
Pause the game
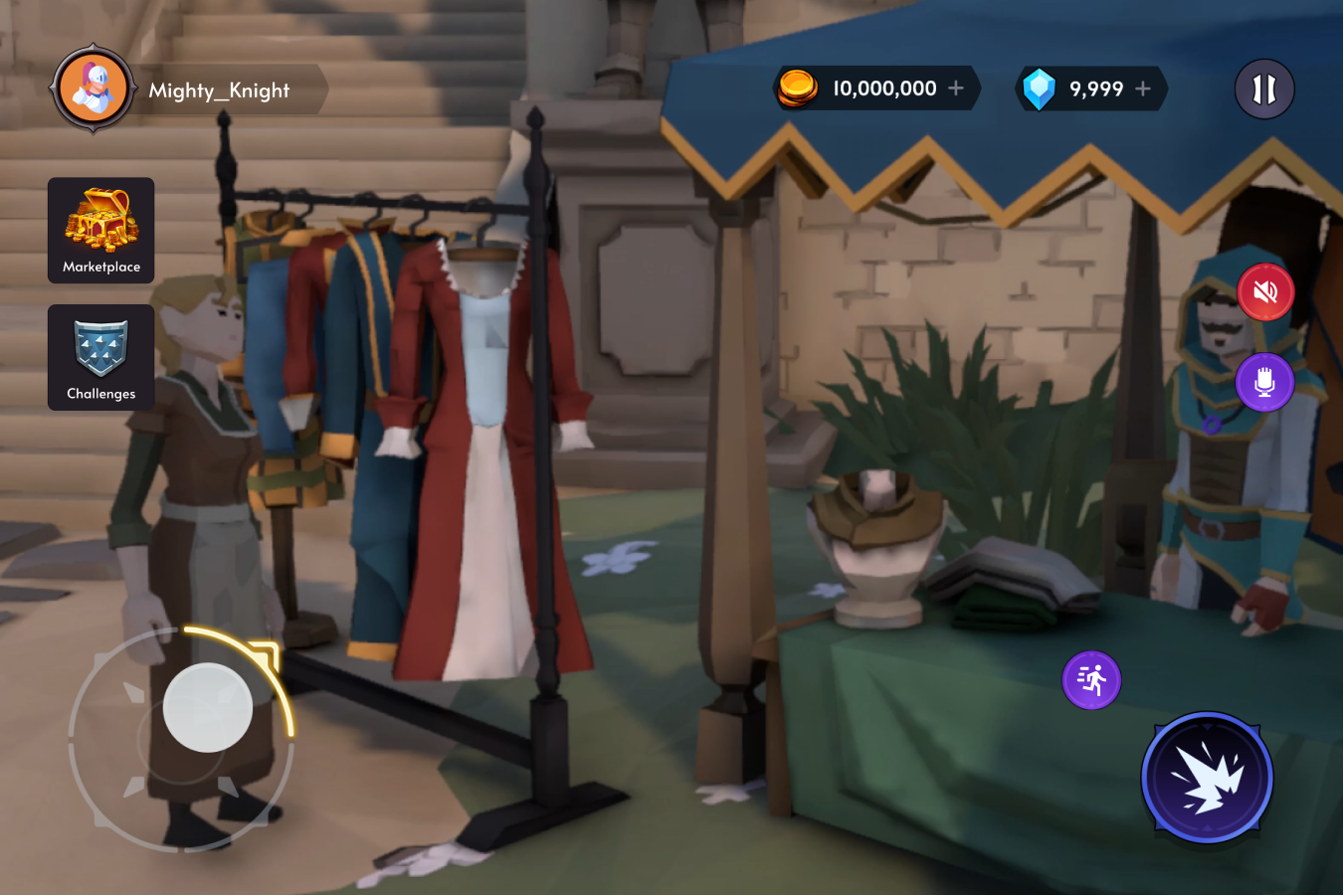[1263, 90]
